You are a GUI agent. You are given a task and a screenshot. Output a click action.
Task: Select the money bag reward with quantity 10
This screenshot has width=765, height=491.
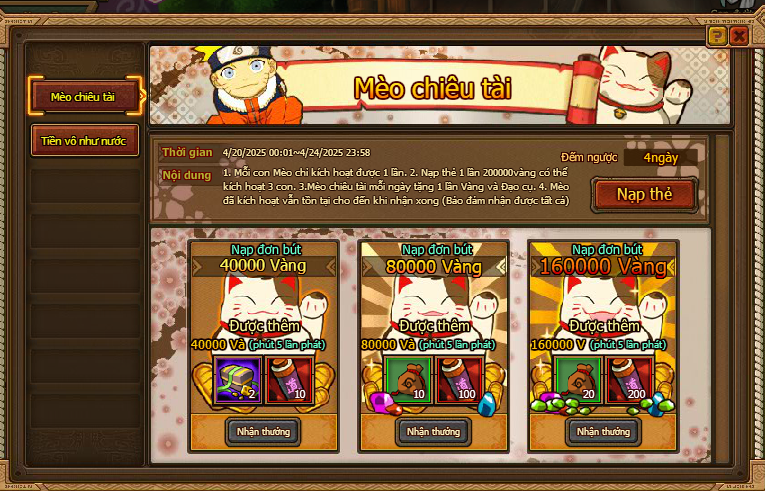coord(410,378)
